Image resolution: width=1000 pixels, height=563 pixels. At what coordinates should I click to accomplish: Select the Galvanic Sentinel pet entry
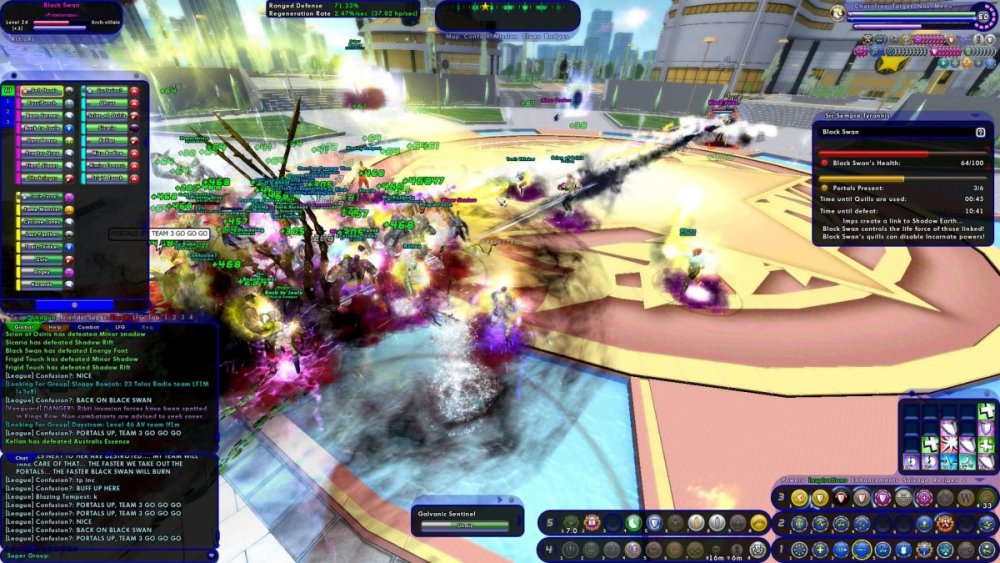(x=467, y=519)
